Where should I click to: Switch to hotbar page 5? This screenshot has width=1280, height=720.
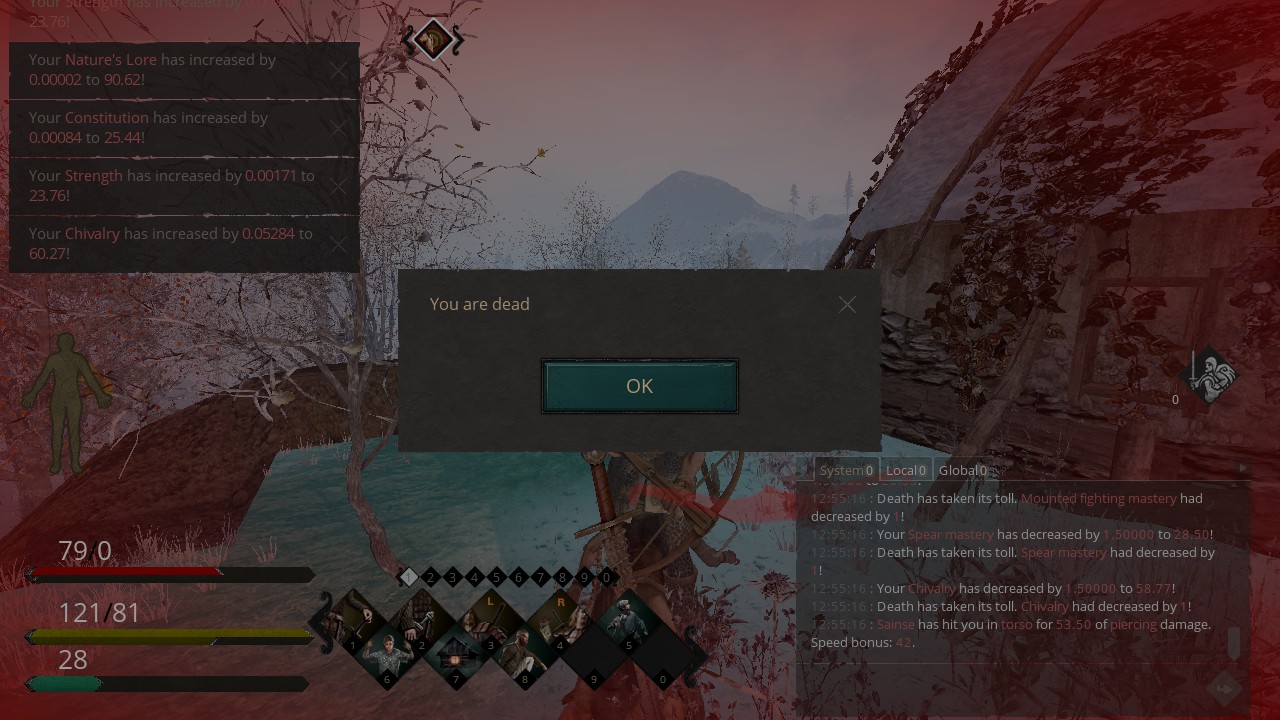click(496, 577)
